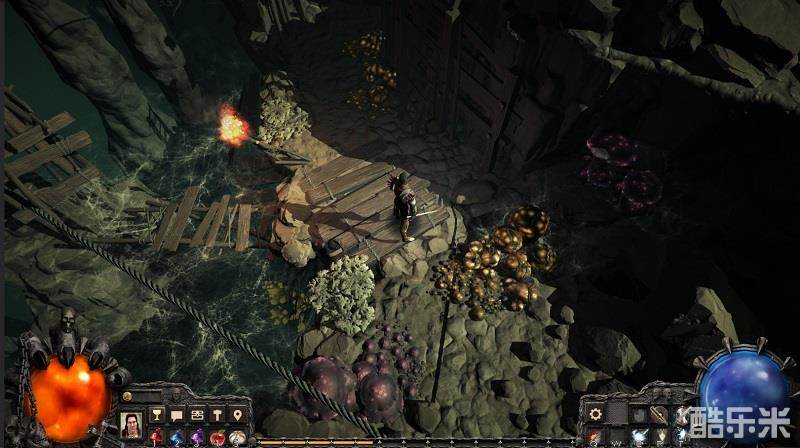Viewport: 800px width, 448px height.
Task: Open the goblet trophy menu icon
Action: pyautogui.click(x=156, y=415)
